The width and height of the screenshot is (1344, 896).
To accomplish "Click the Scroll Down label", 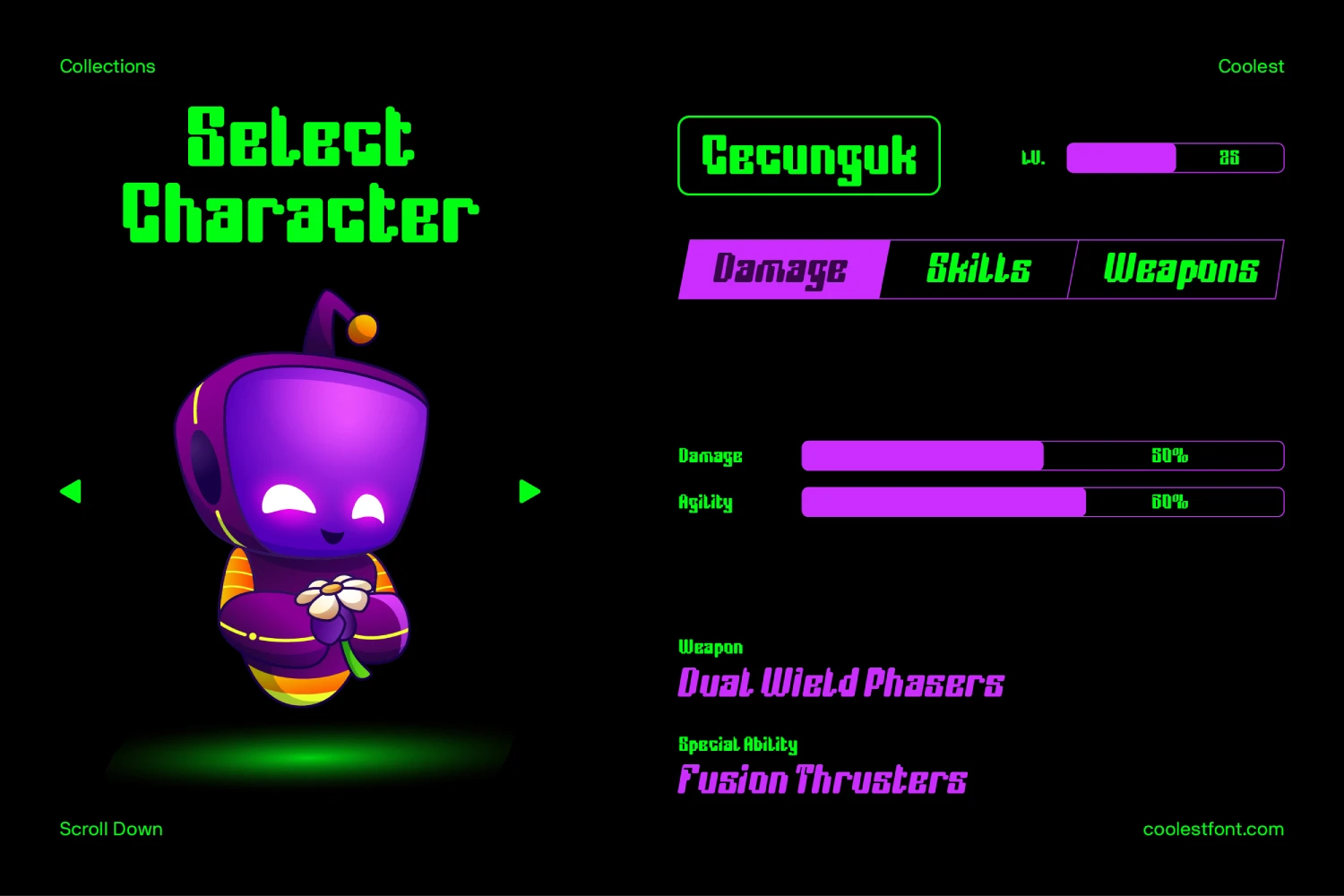I will (110, 829).
